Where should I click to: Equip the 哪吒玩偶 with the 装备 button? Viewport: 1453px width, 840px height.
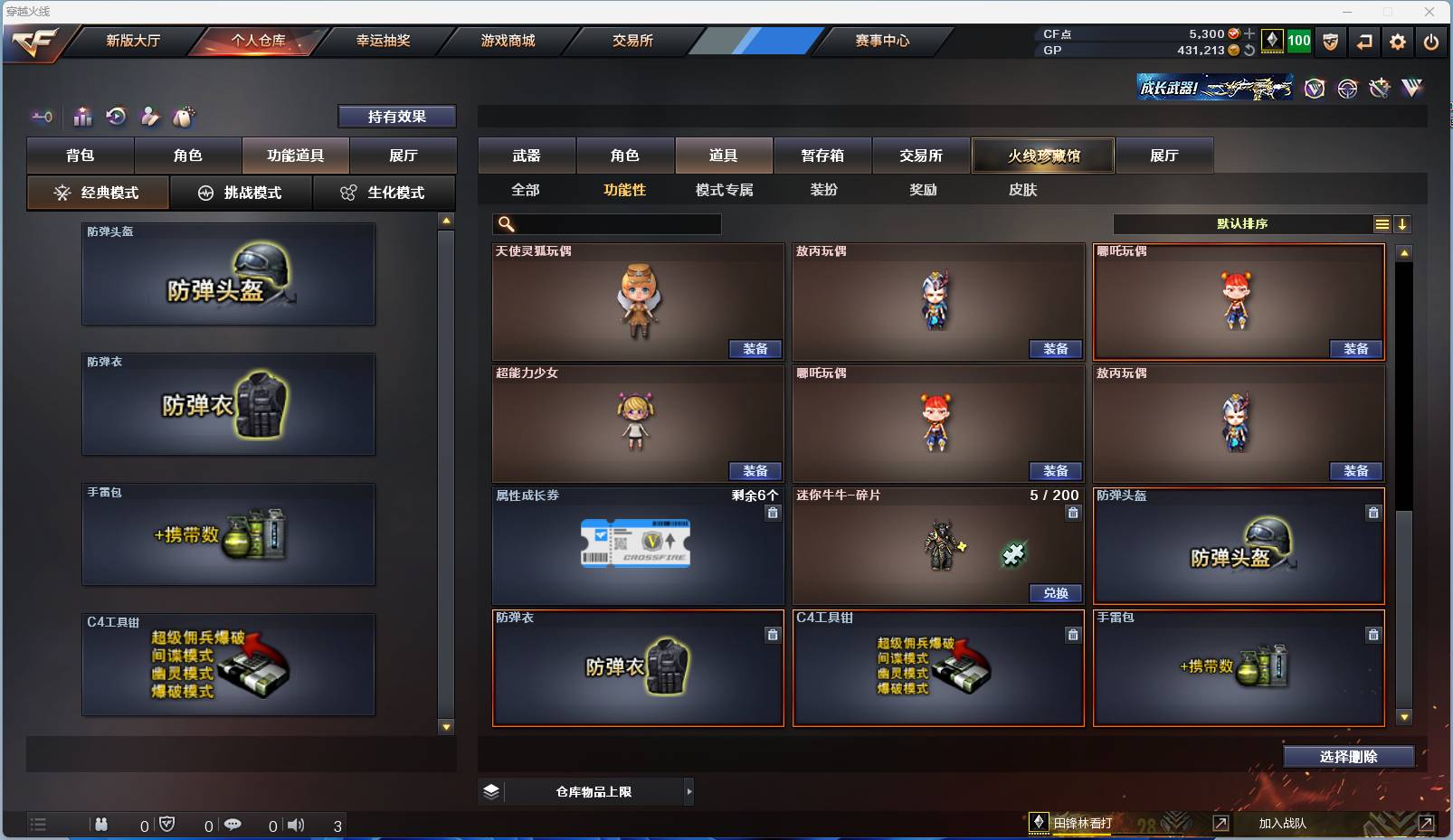(1356, 349)
